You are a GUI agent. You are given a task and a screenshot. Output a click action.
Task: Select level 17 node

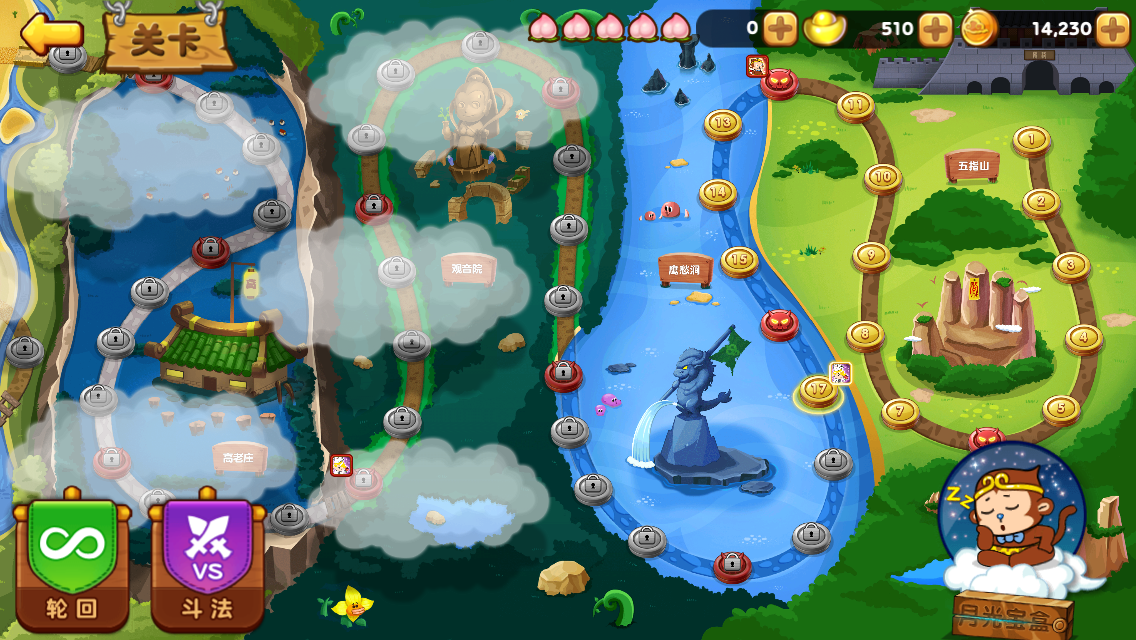point(818,390)
